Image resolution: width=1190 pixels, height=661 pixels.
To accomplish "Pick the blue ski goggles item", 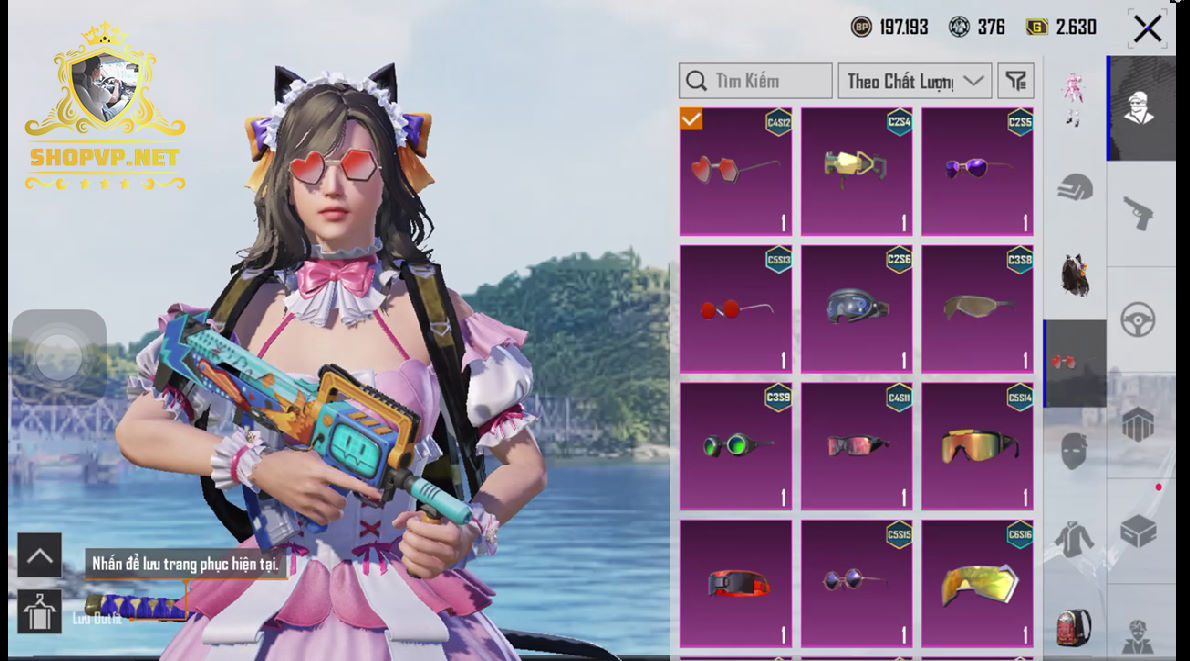I will [x=857, y=309].
